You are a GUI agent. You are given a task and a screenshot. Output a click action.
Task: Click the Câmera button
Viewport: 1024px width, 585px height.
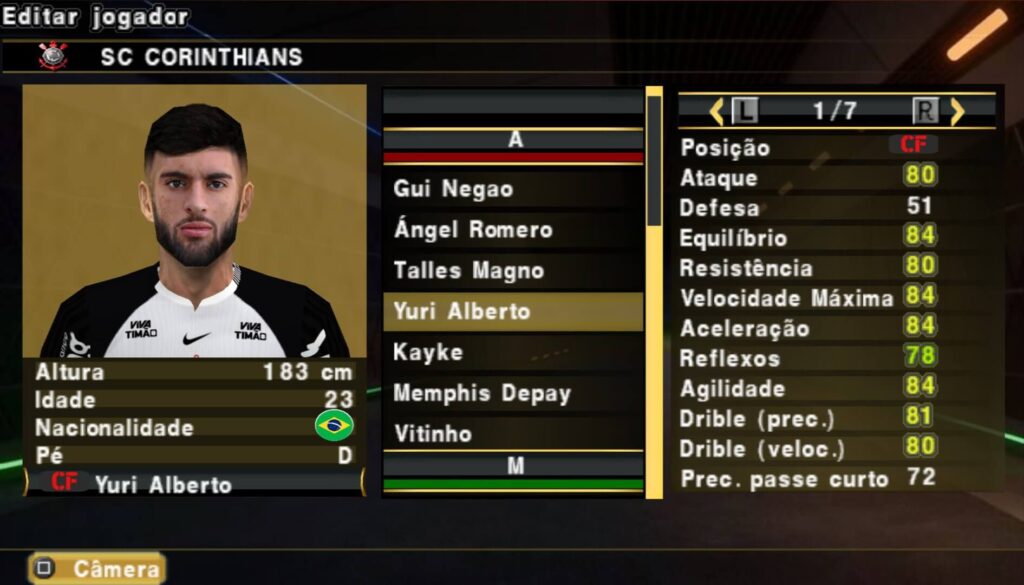coord(97,569)
